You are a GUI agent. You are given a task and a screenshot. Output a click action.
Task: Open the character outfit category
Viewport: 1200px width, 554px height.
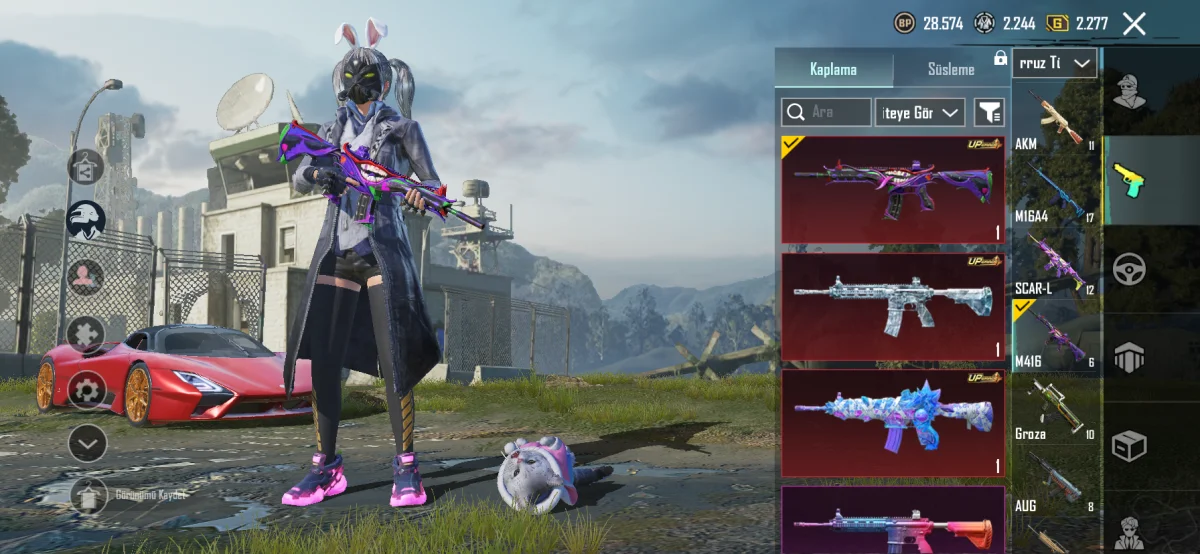tap(1129, 92)
